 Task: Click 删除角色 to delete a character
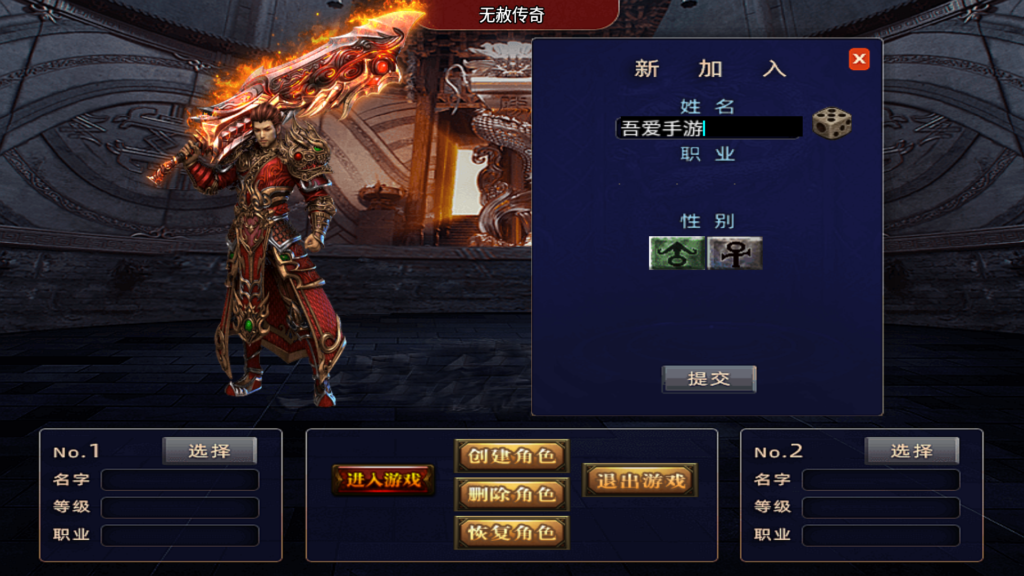click(x=512, y=494)
